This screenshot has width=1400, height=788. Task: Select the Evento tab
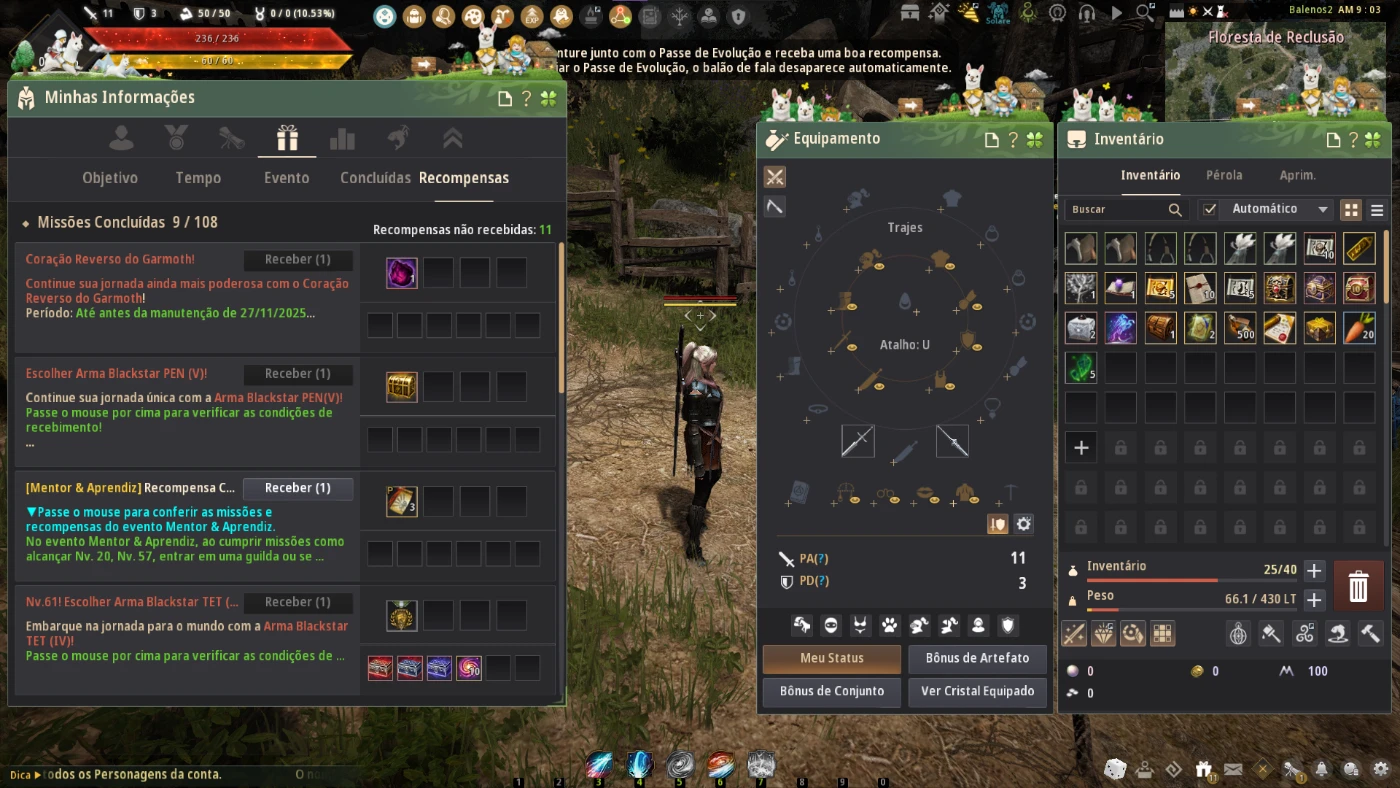click(286, 178)
